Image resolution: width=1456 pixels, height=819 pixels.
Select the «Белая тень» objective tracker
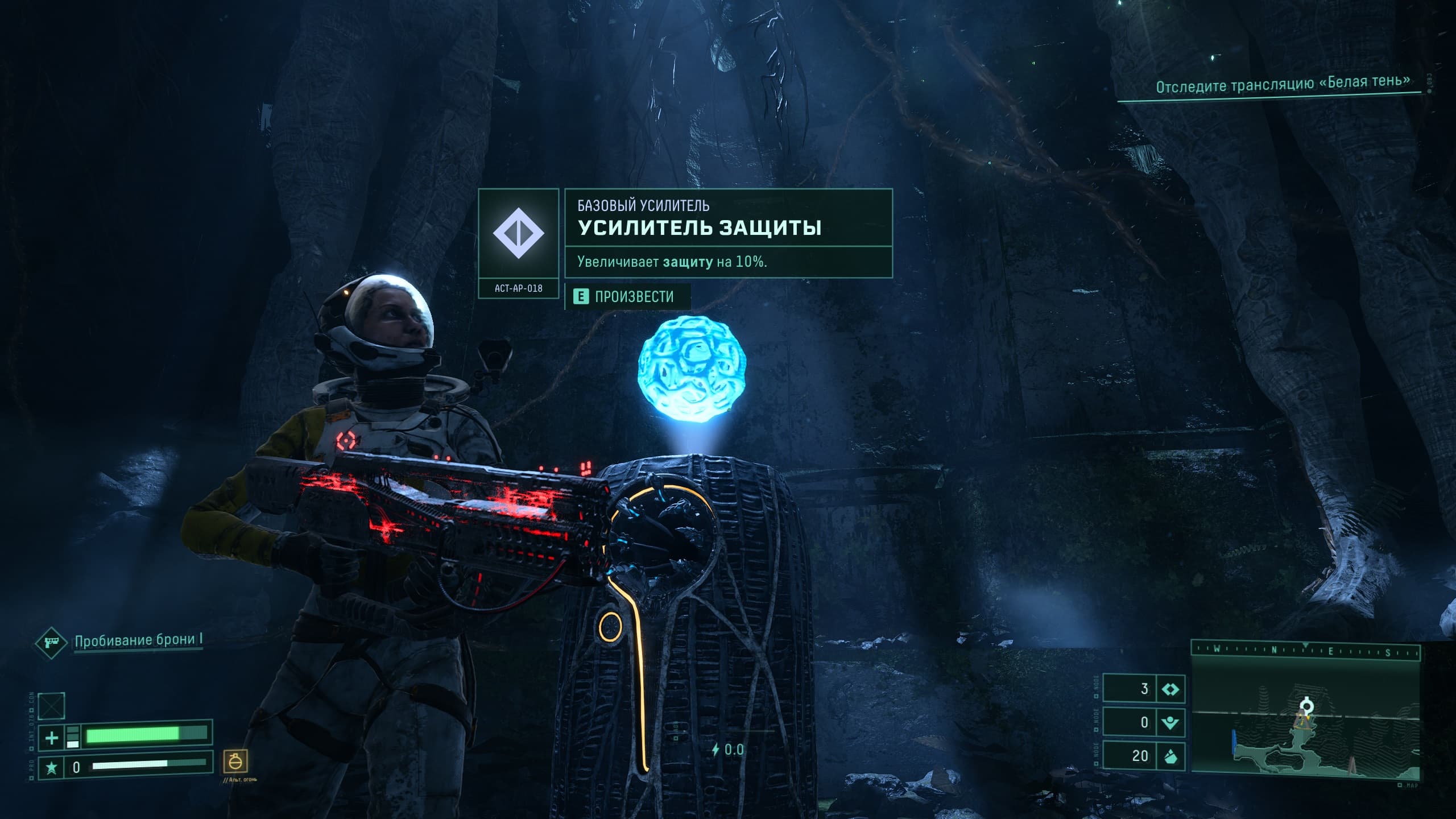tap(1283, 84)
